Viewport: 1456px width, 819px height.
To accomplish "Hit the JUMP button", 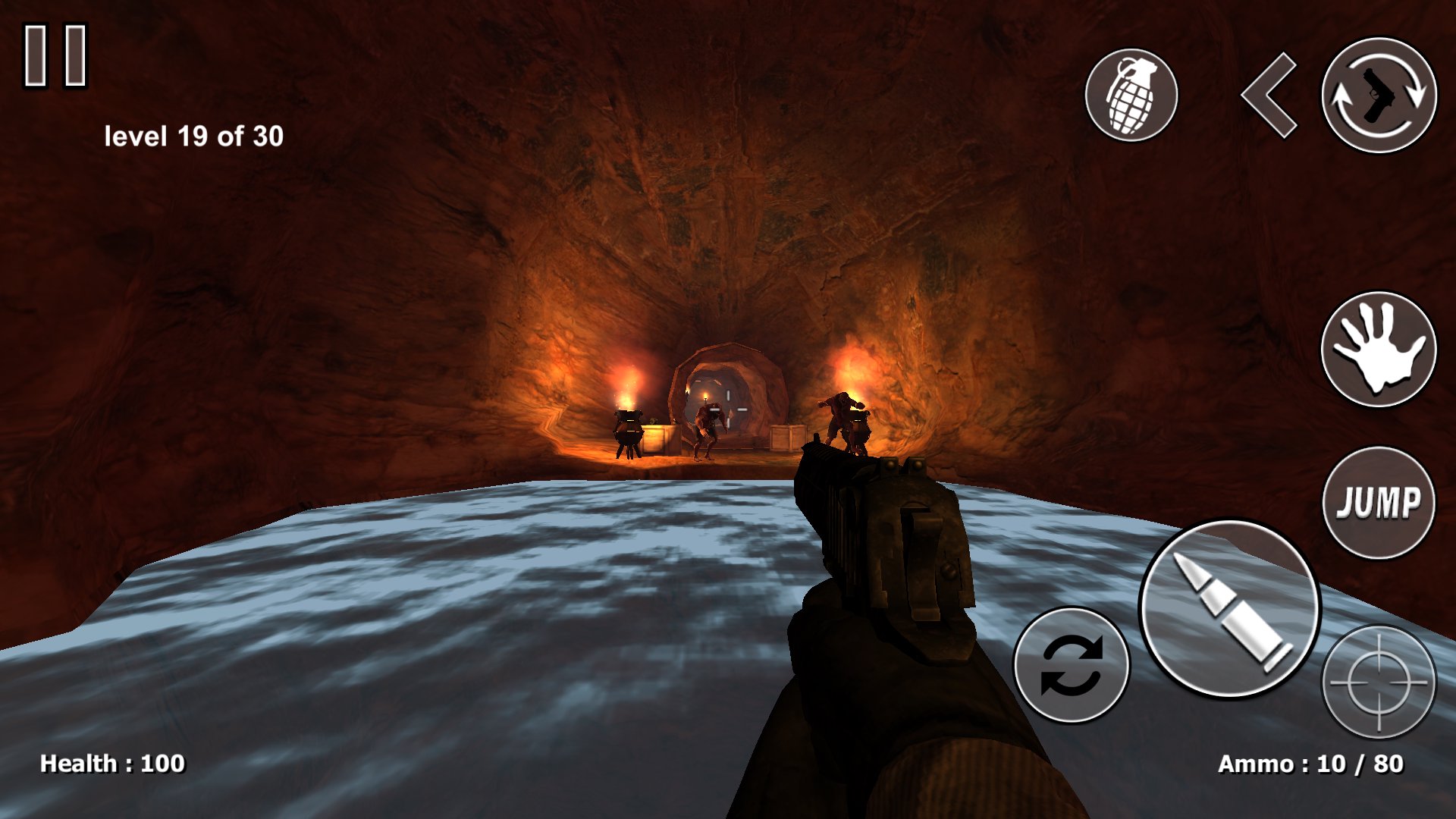I will pyautogui.click(x=1378, y=503).
